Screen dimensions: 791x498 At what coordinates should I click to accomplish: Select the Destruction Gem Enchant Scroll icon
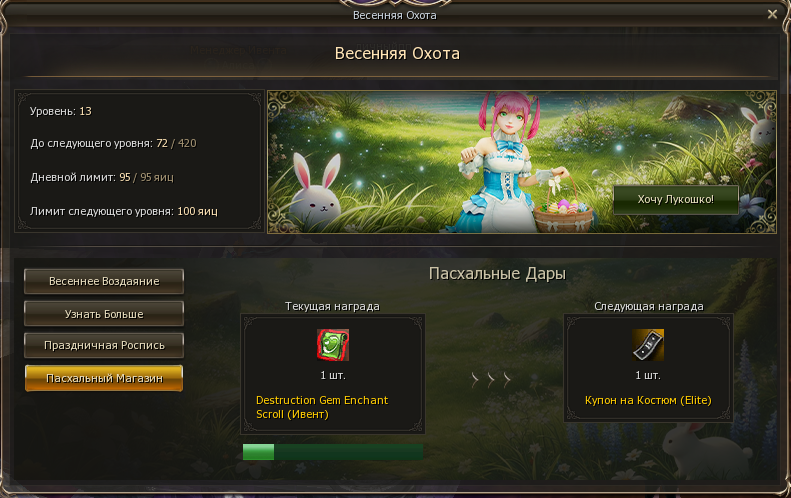332,345
